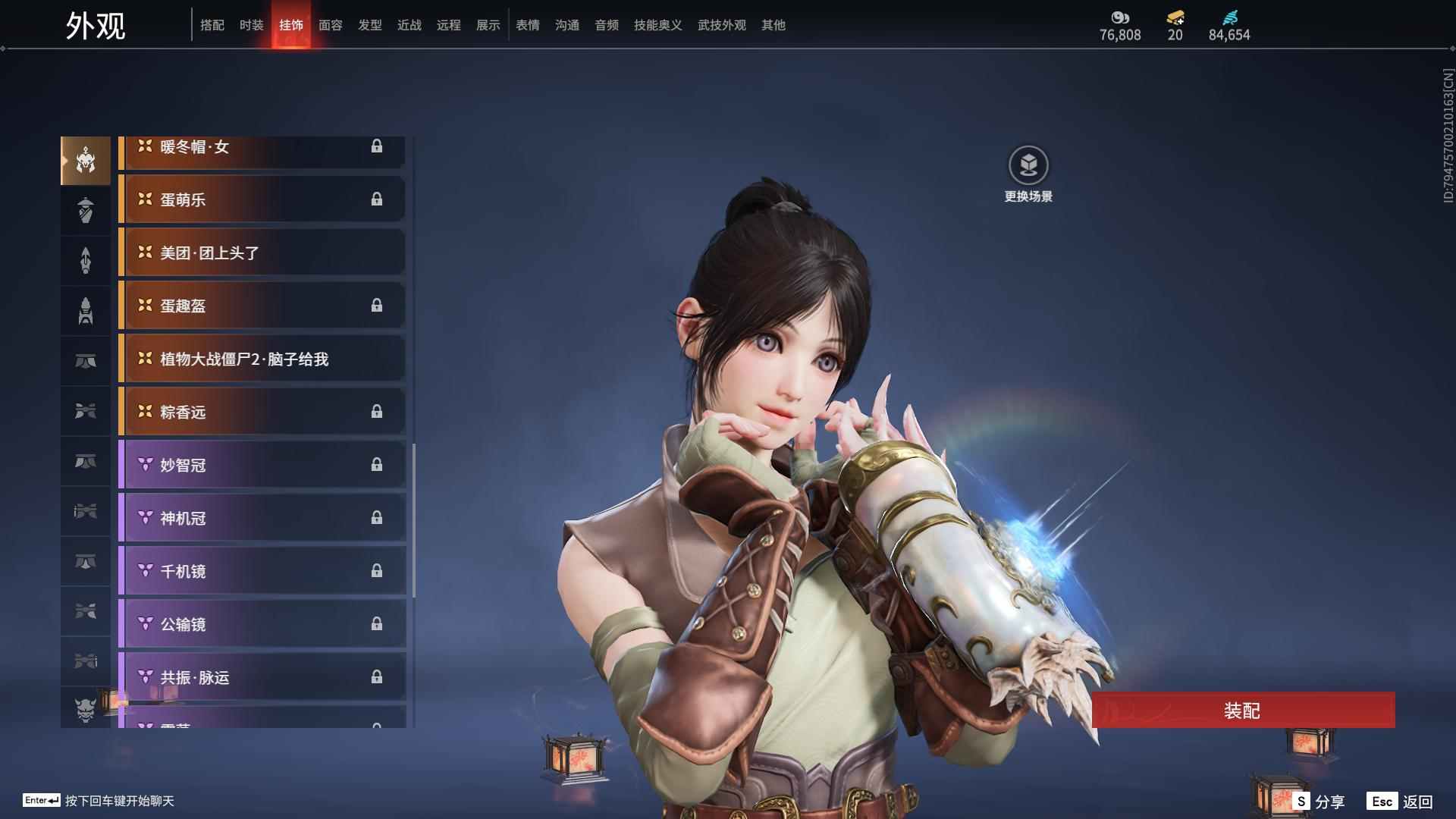Pick the locked 蛋萌乐 headwear

pyautogui.click(x=262, y=199)
